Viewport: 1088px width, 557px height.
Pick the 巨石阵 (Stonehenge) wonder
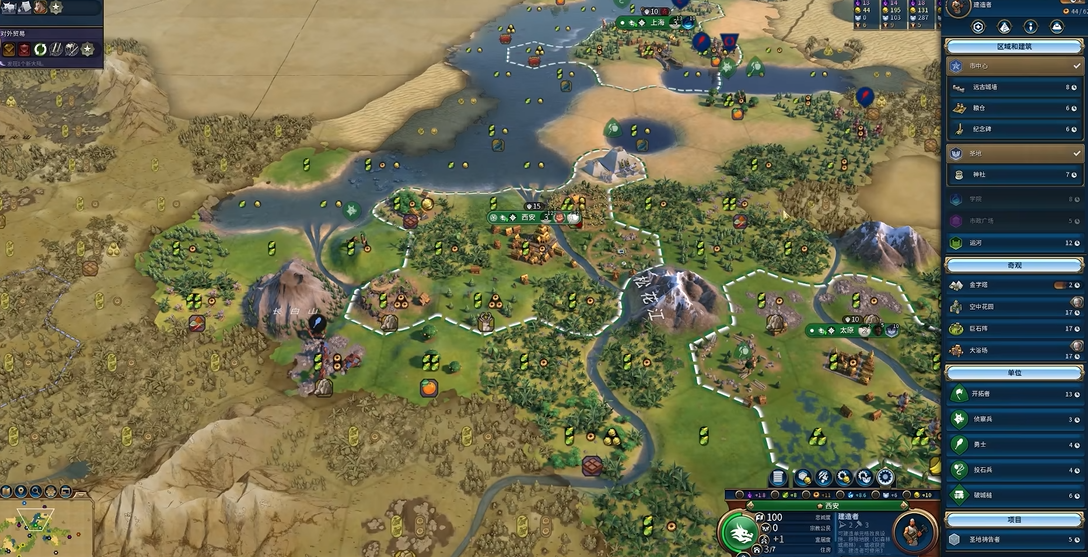point(1010,328)
